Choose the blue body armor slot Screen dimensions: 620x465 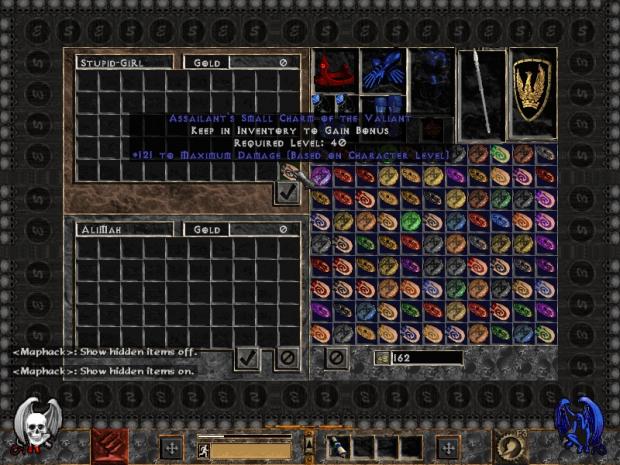pyautogui.click(x=431, y=85)
